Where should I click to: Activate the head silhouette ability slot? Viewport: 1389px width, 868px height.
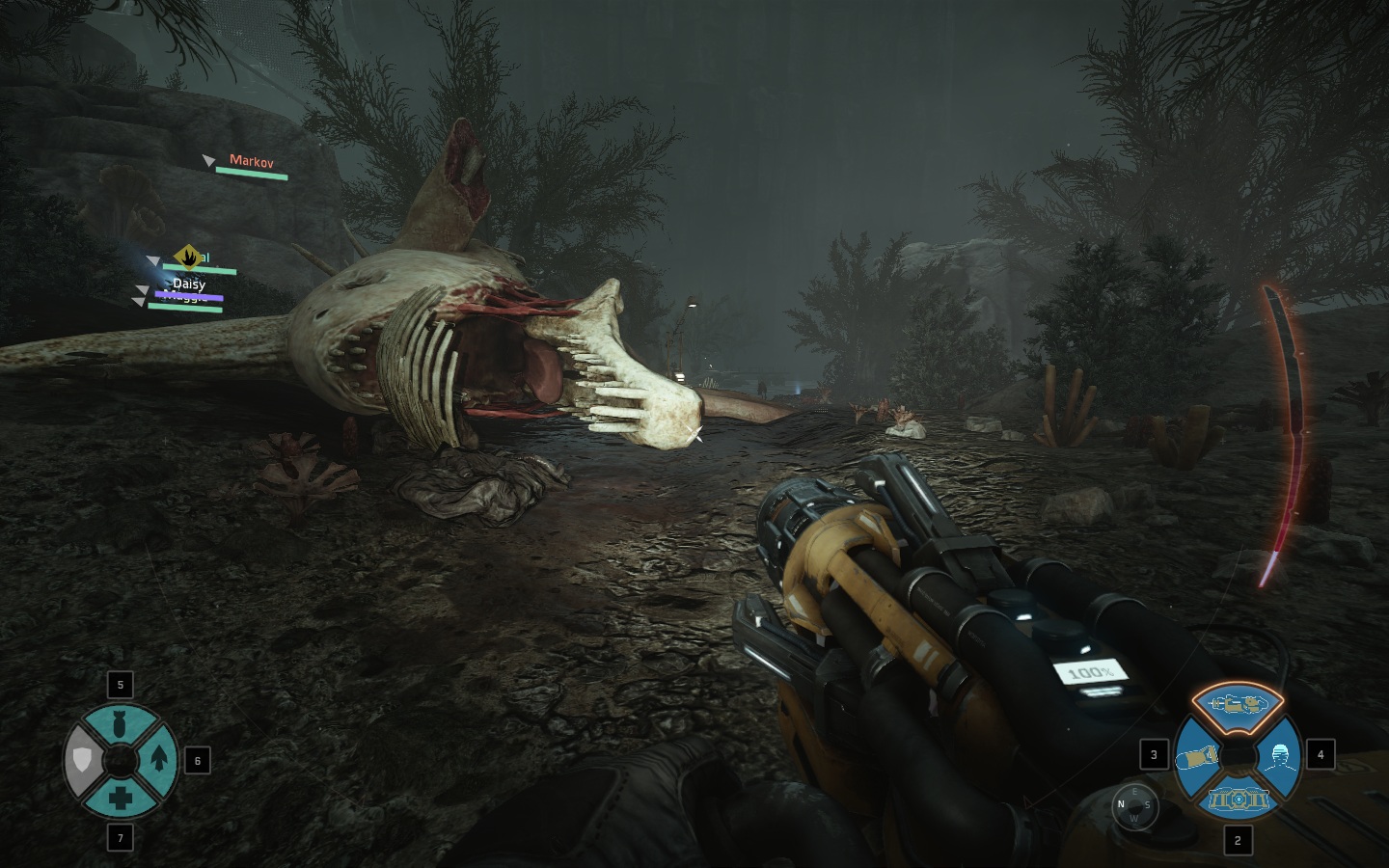point(1279,755)
